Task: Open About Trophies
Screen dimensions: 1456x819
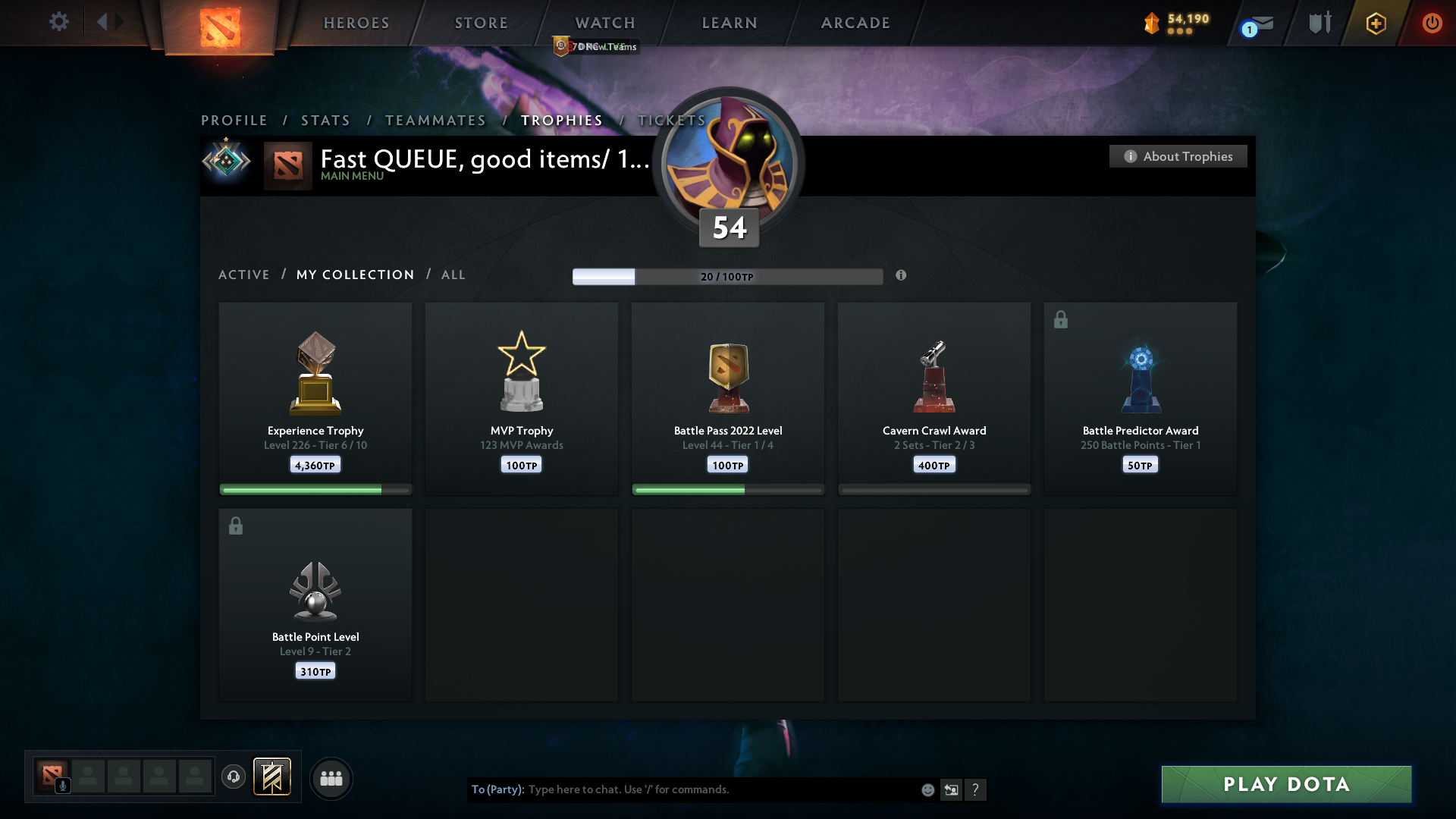Action: (1178, 156)
